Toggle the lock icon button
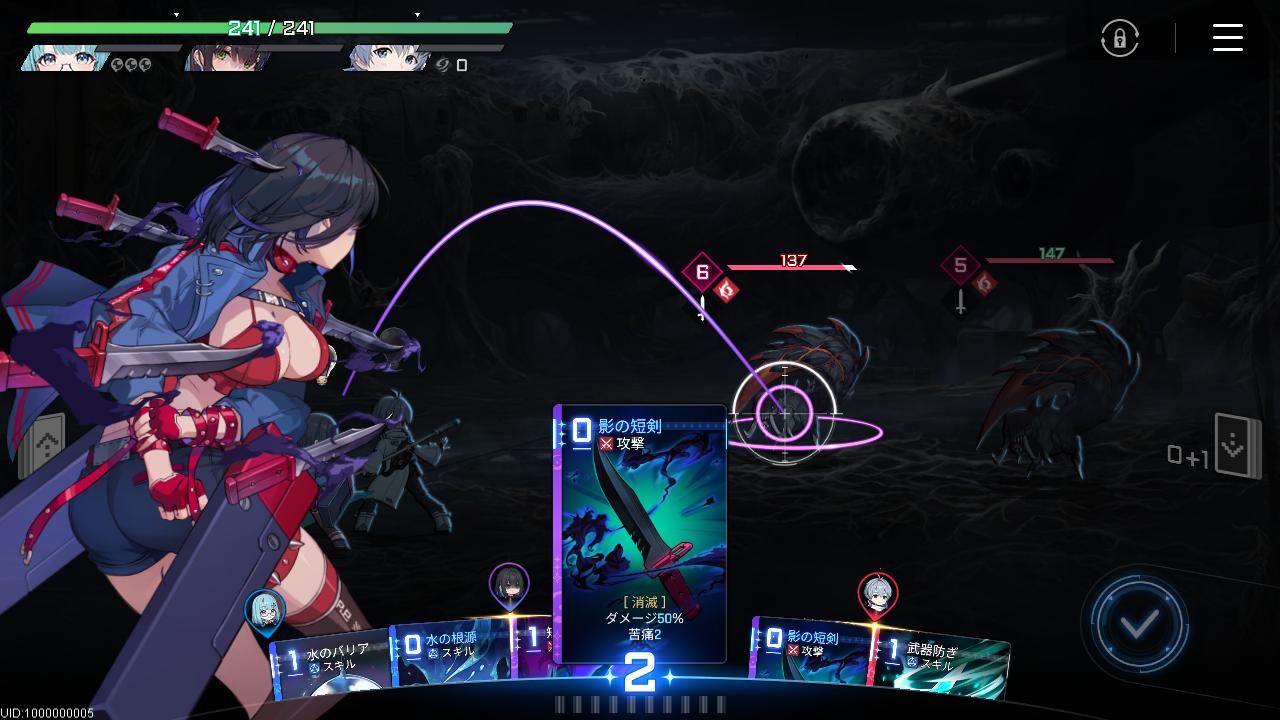 tap(1120, 38)
